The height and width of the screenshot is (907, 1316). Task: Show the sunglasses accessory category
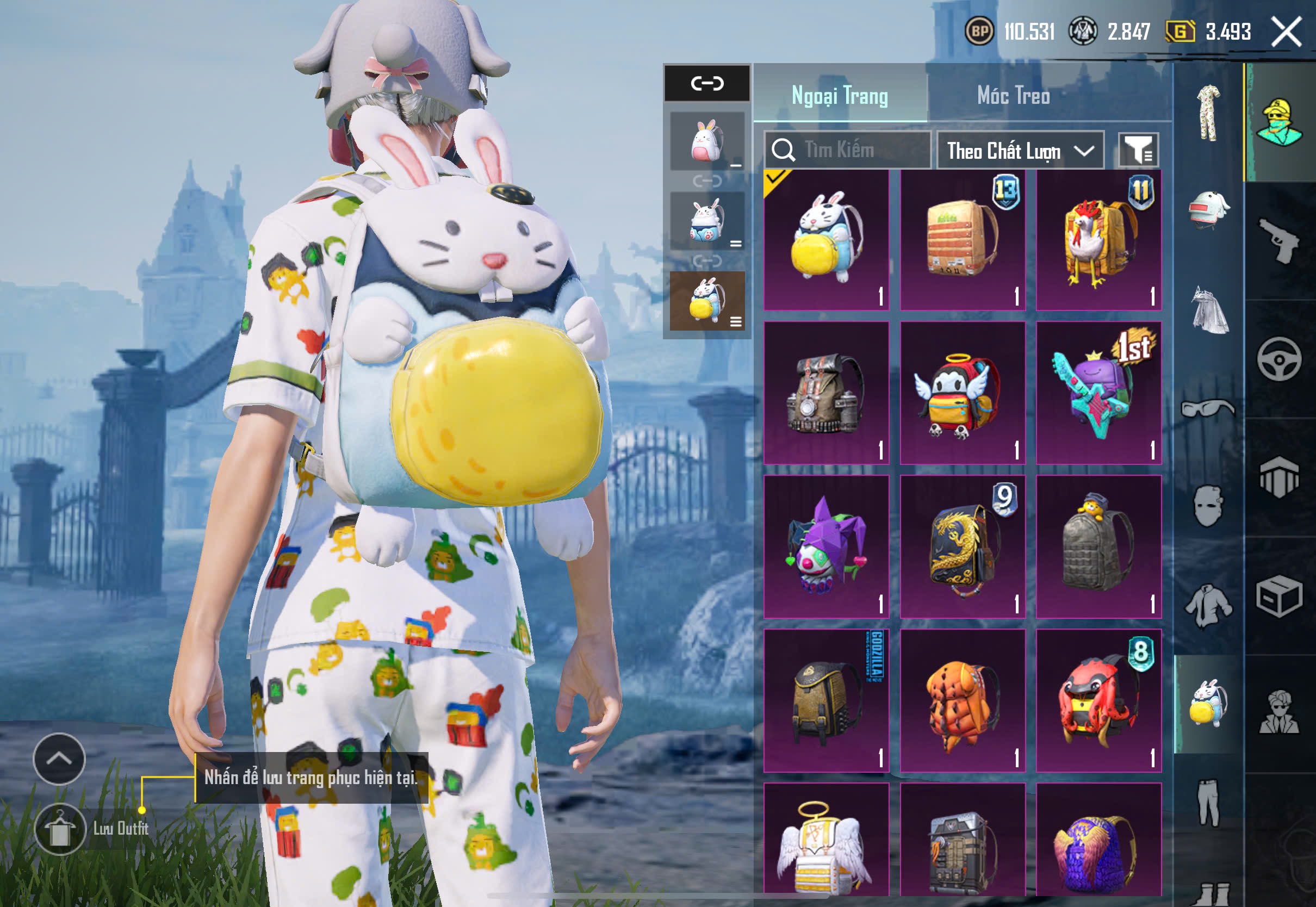(1208, 408)
